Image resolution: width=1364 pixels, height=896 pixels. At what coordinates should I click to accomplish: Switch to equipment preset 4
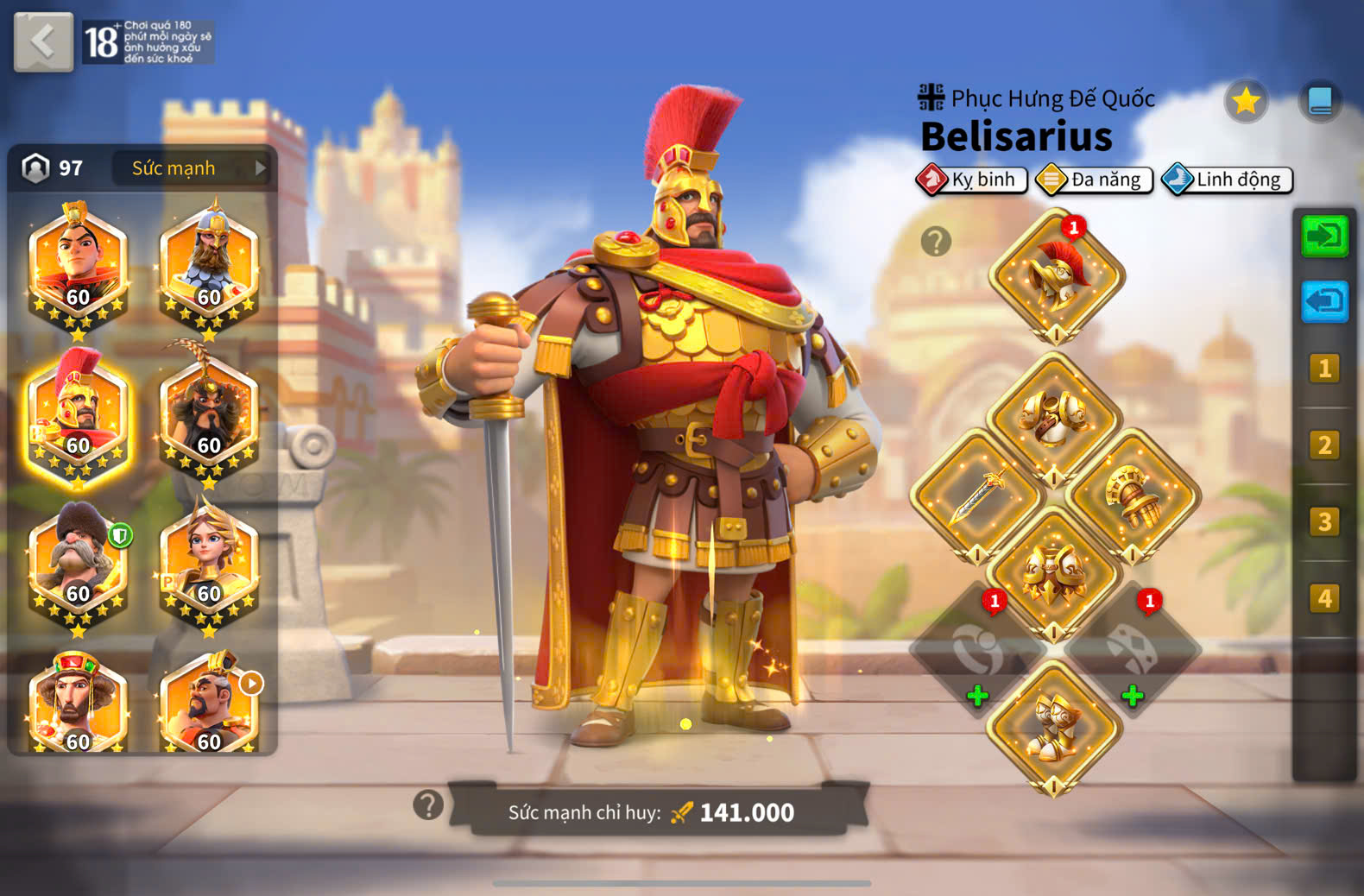click(1324, 598)
